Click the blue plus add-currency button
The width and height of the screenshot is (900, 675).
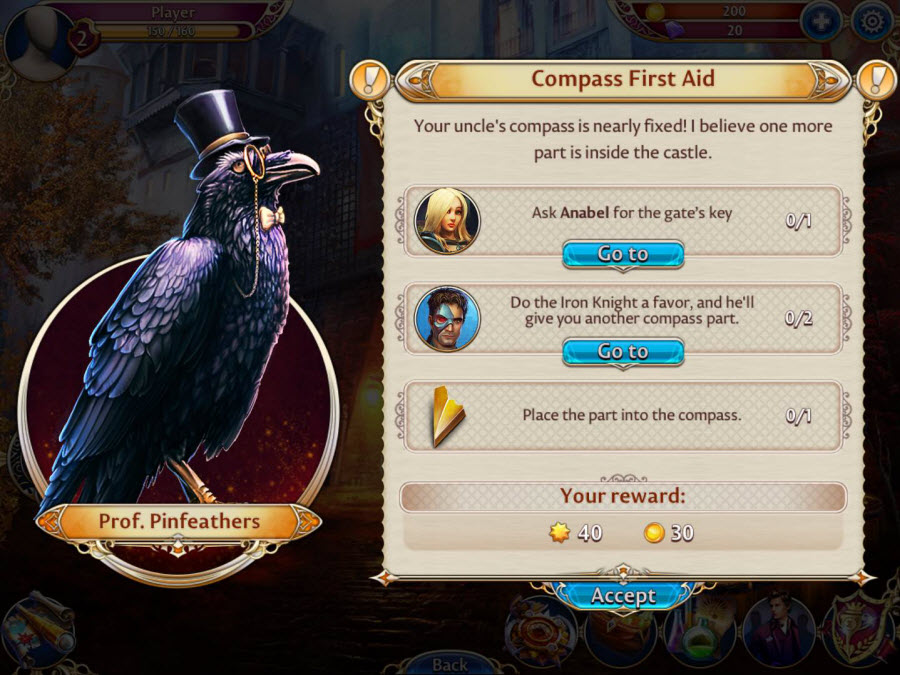pyautogui.click(x=820, y=21)
